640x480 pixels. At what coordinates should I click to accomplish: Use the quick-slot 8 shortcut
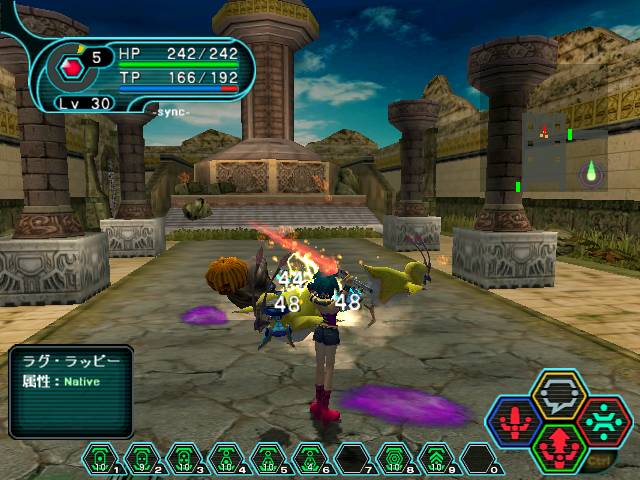point(393,459)
